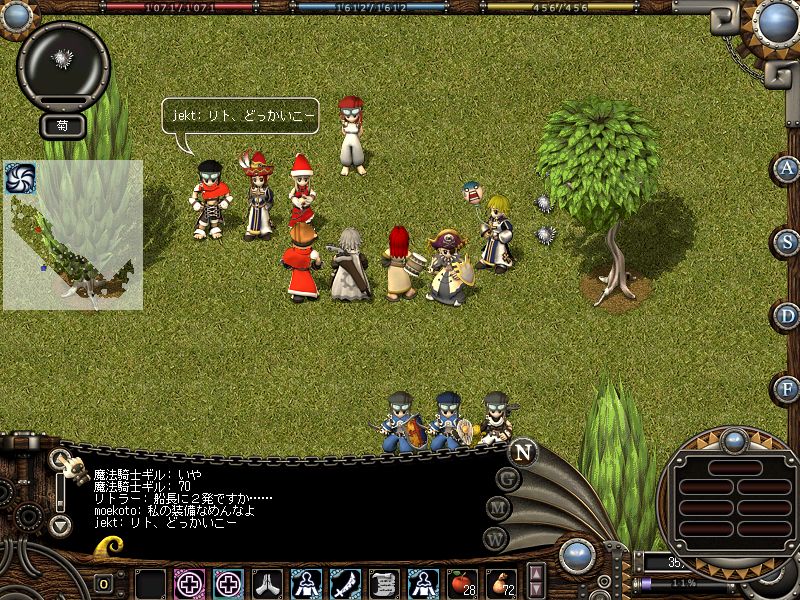Click the chat log scroll-down arrow

[x=61, y=524]
